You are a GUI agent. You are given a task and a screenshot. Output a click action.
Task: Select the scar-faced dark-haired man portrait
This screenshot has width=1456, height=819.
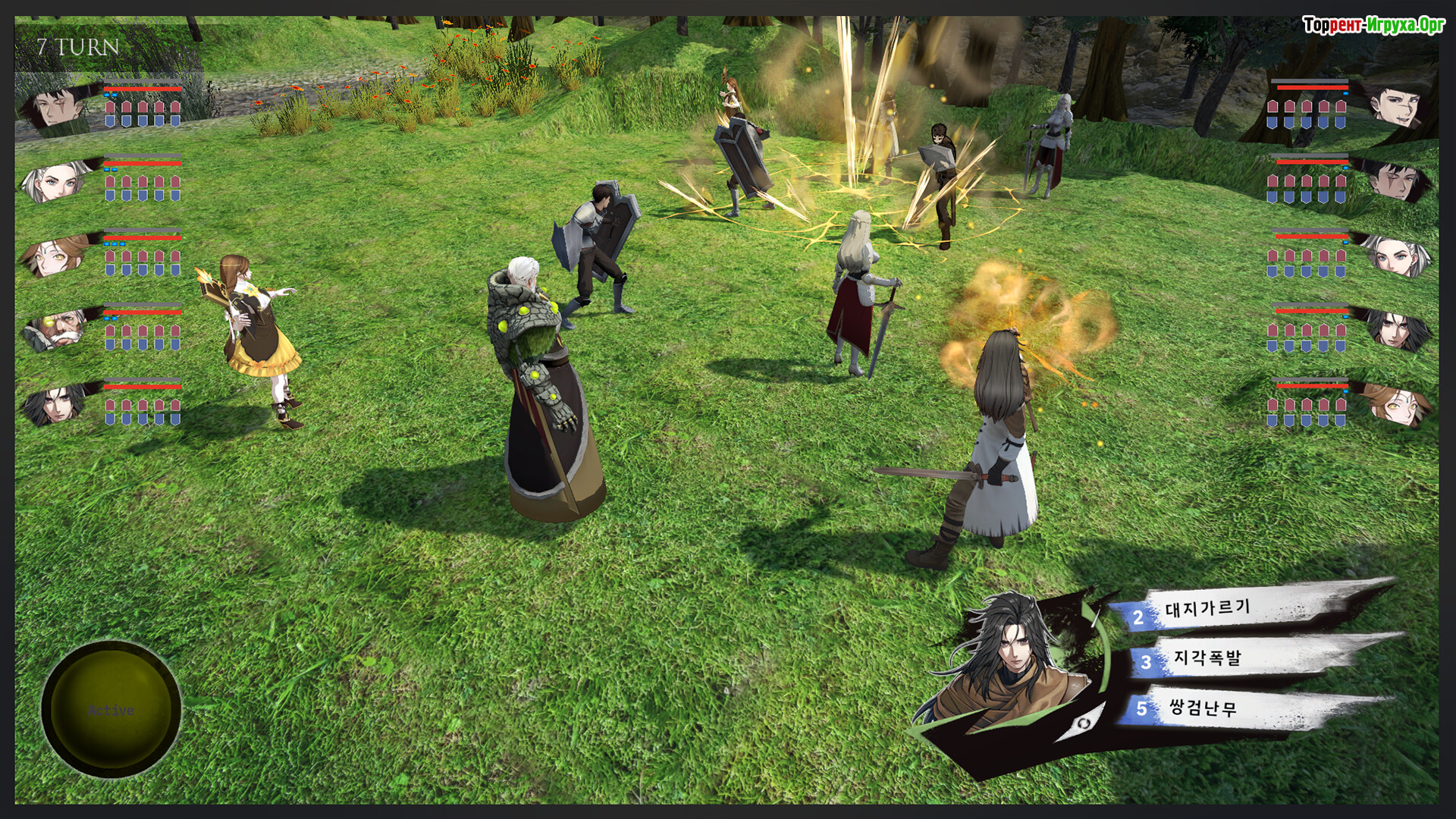(55, 107)
